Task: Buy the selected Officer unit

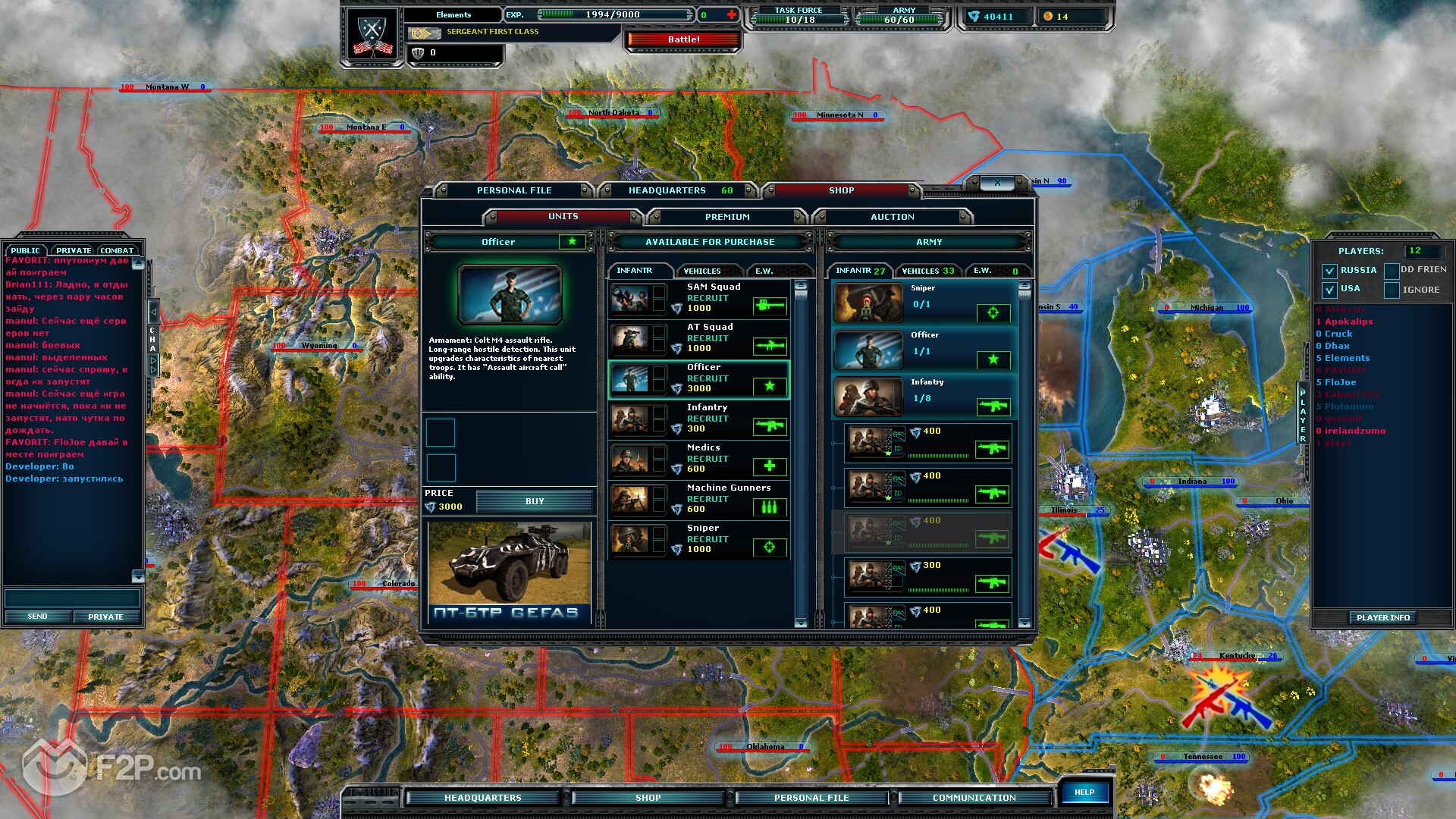Action: [x=534, y=501]
